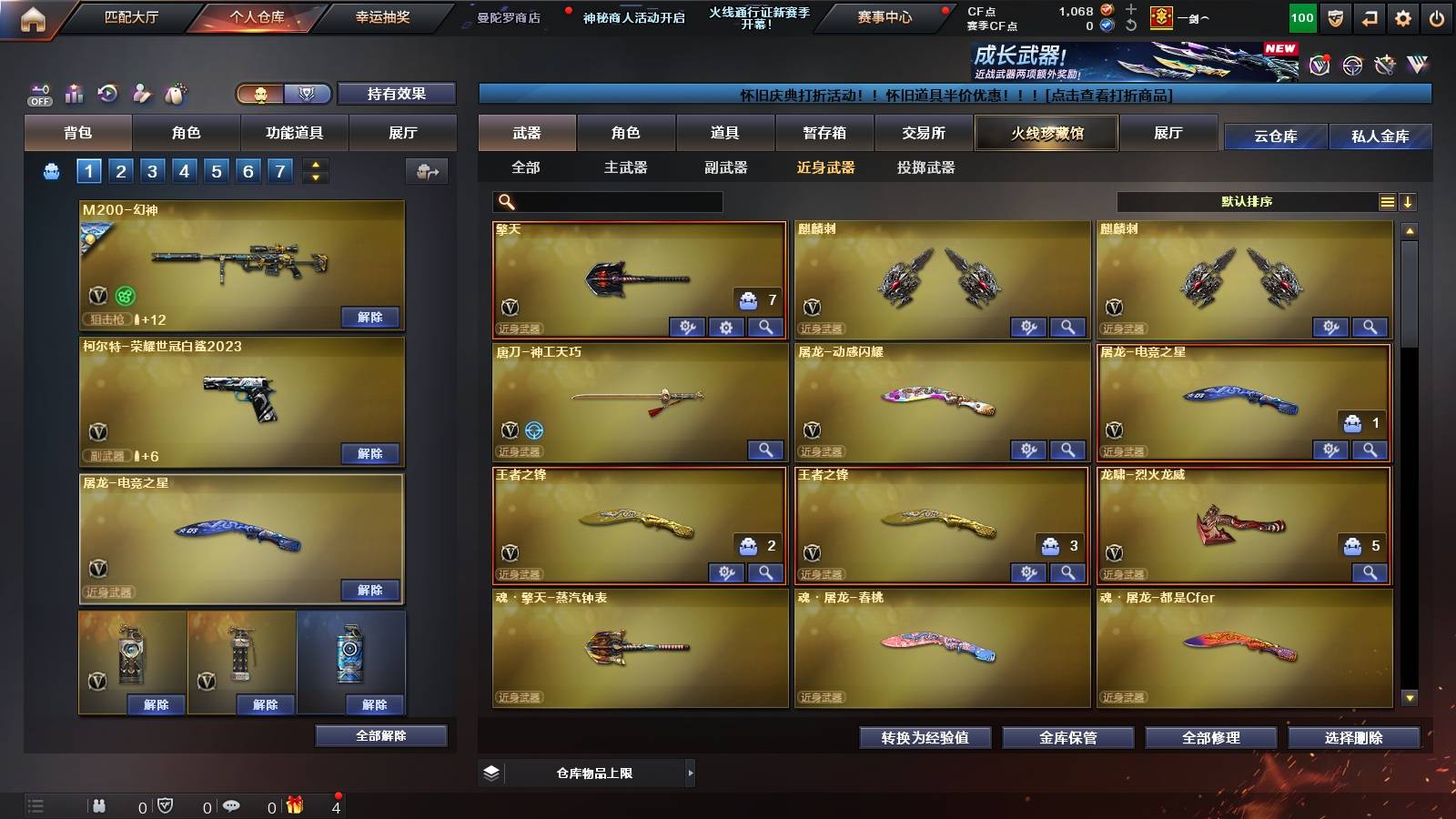
Task: Click the power exit icon in top corner
Action: [x=1436, y=16]
